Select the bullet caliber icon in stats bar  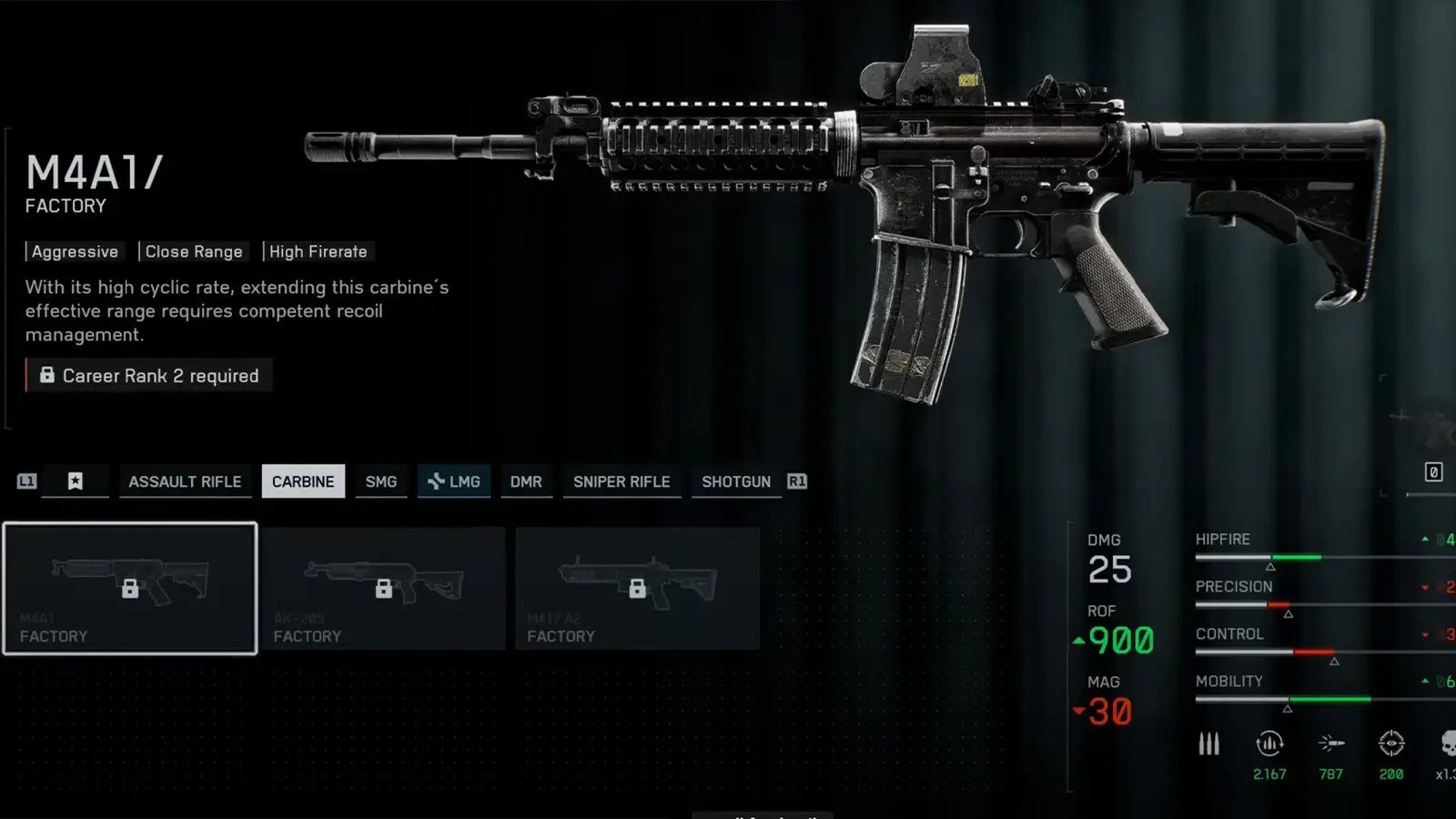(x=1208, y=743)
